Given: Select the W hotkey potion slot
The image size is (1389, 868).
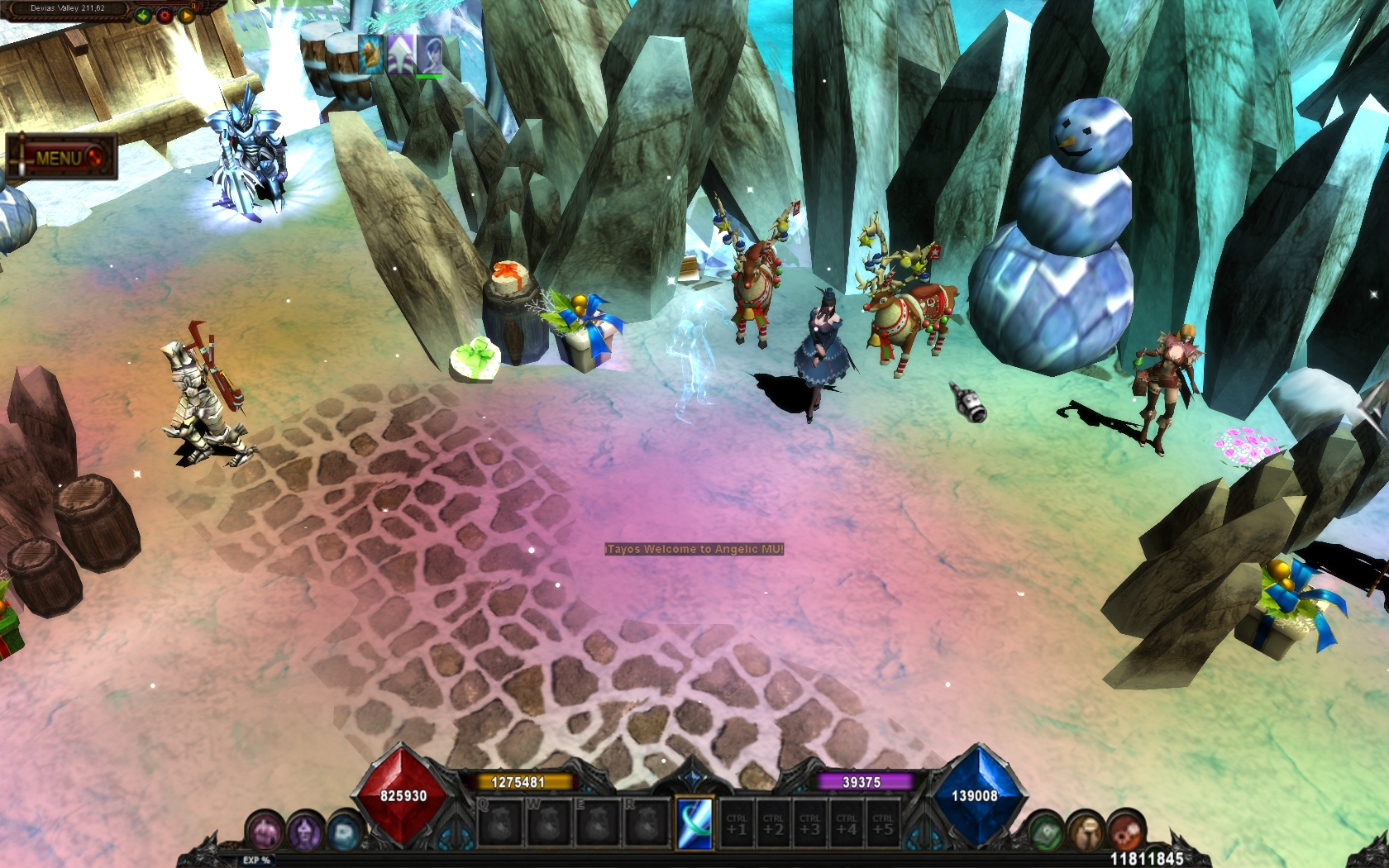Looking at the screenshot, I should click(550, 823).
